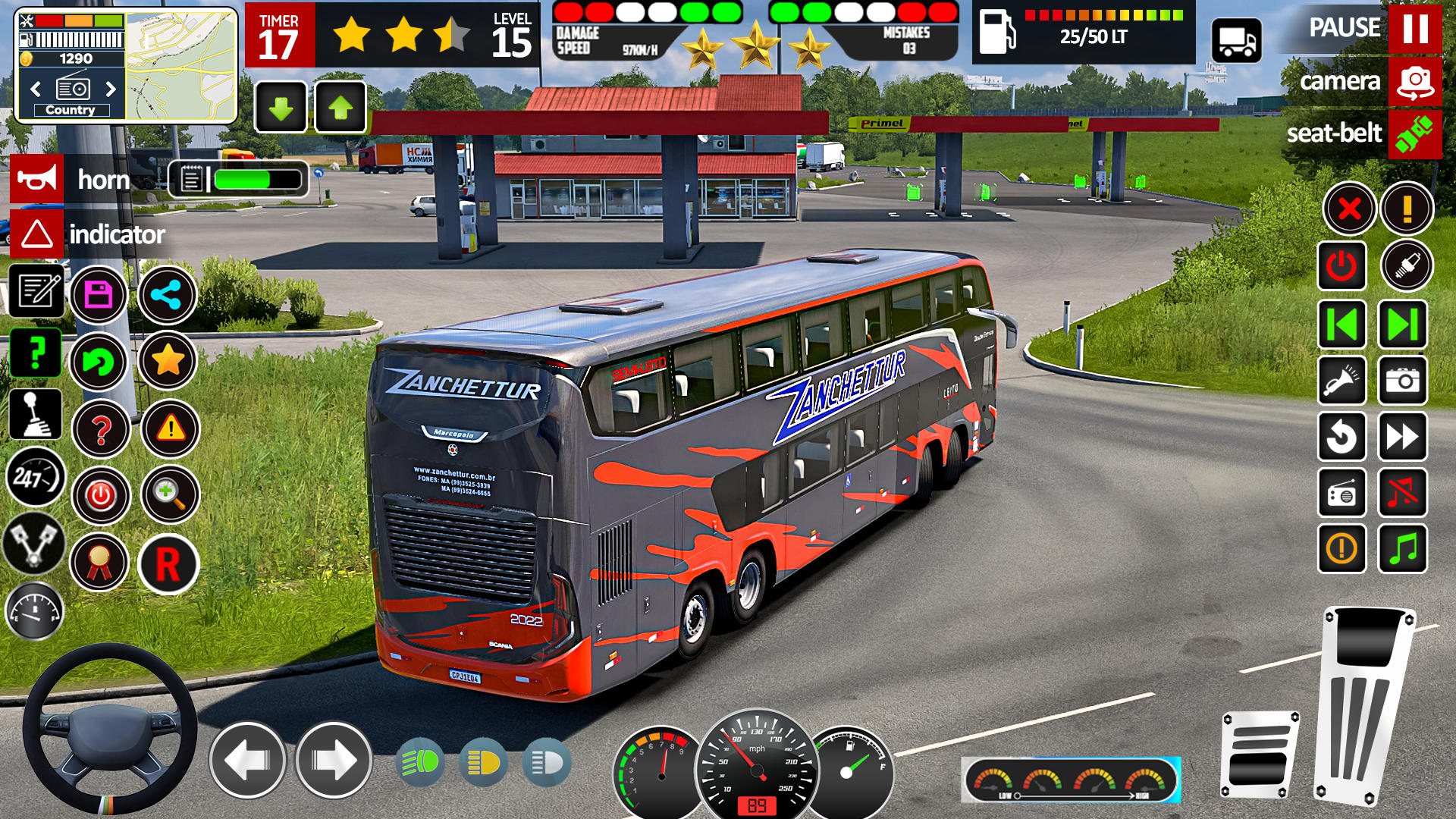Toggle the seat-belt on

(1417, 134)
